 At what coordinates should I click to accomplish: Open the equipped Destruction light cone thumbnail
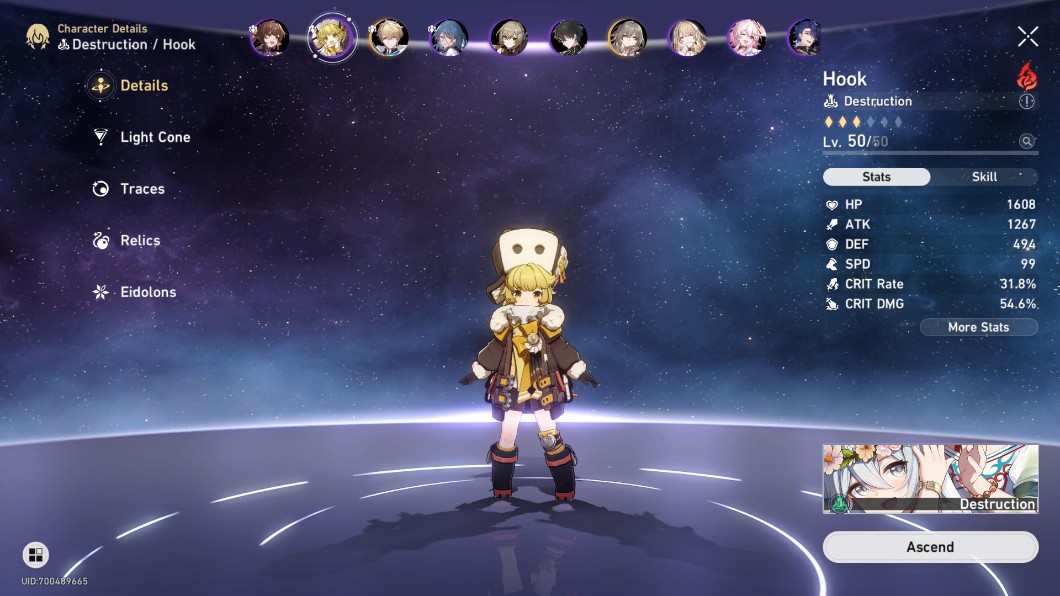pos(930,479)
